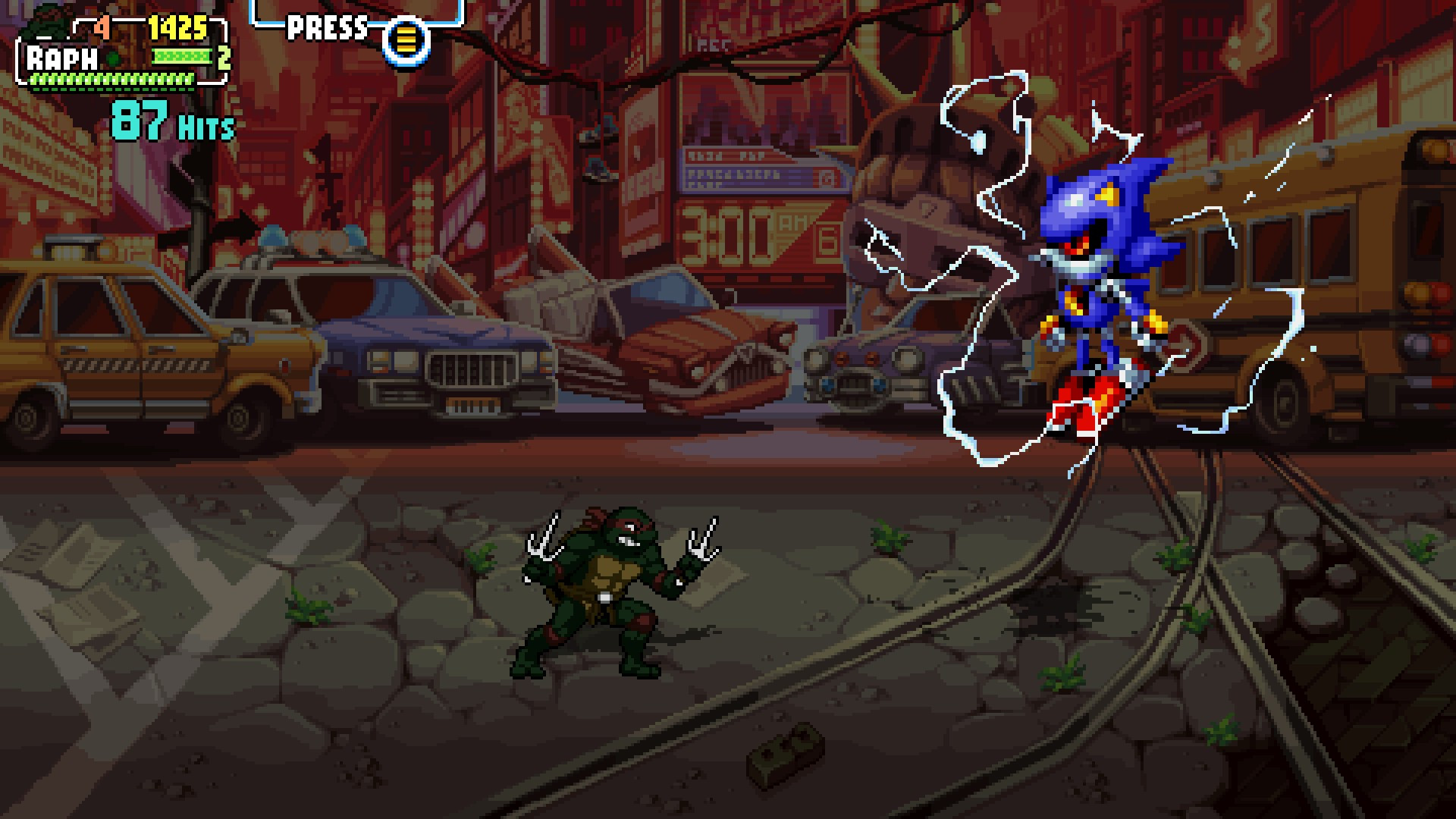
Task: Click the green dot next to Raph's name
Action: (111, 57)
